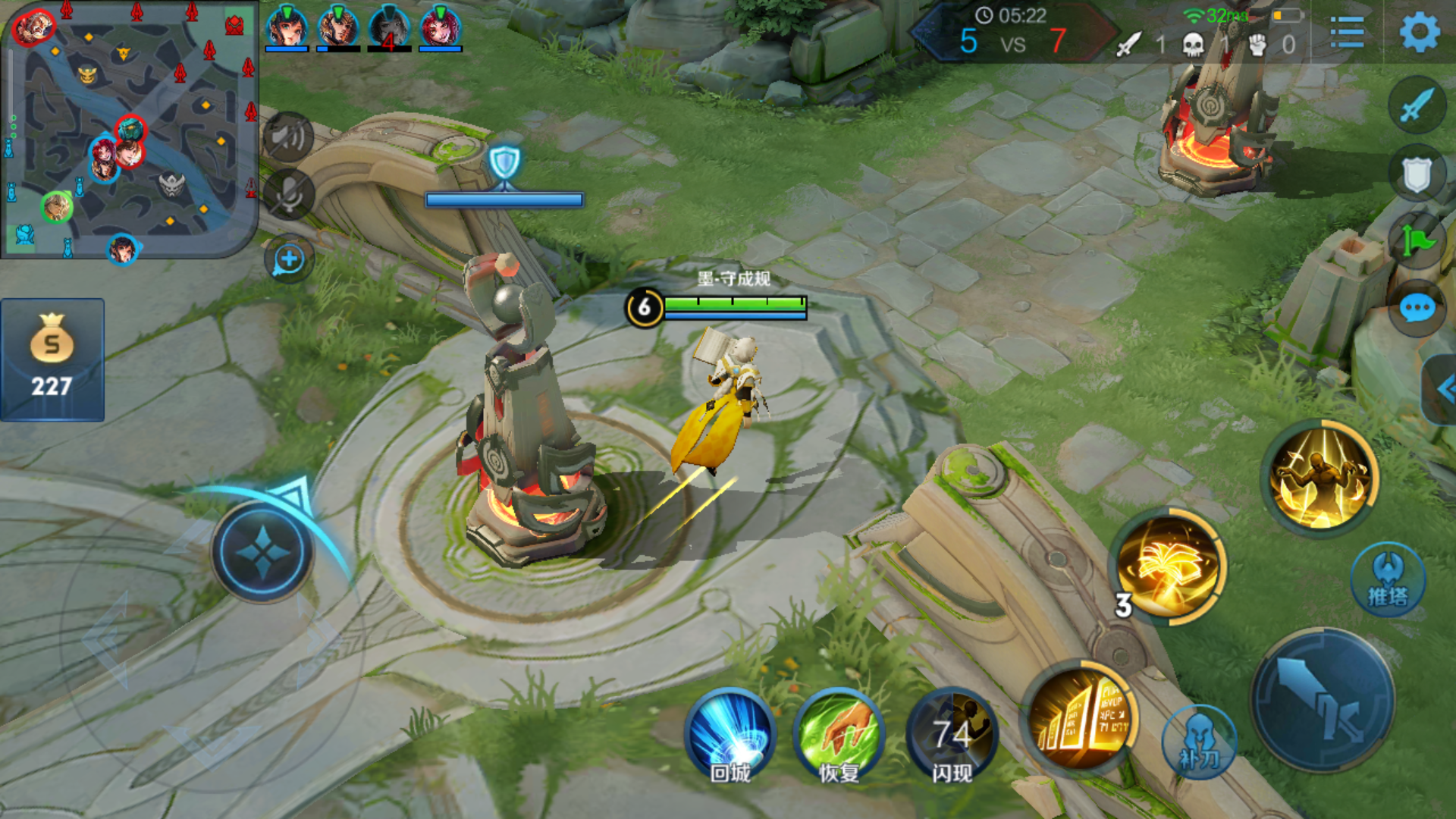Image resolution: width=1456 pixels, height=819 pixels.
Task: Open the chat speech bubble
Action: pyautogui.click(x=1417, y=309)
